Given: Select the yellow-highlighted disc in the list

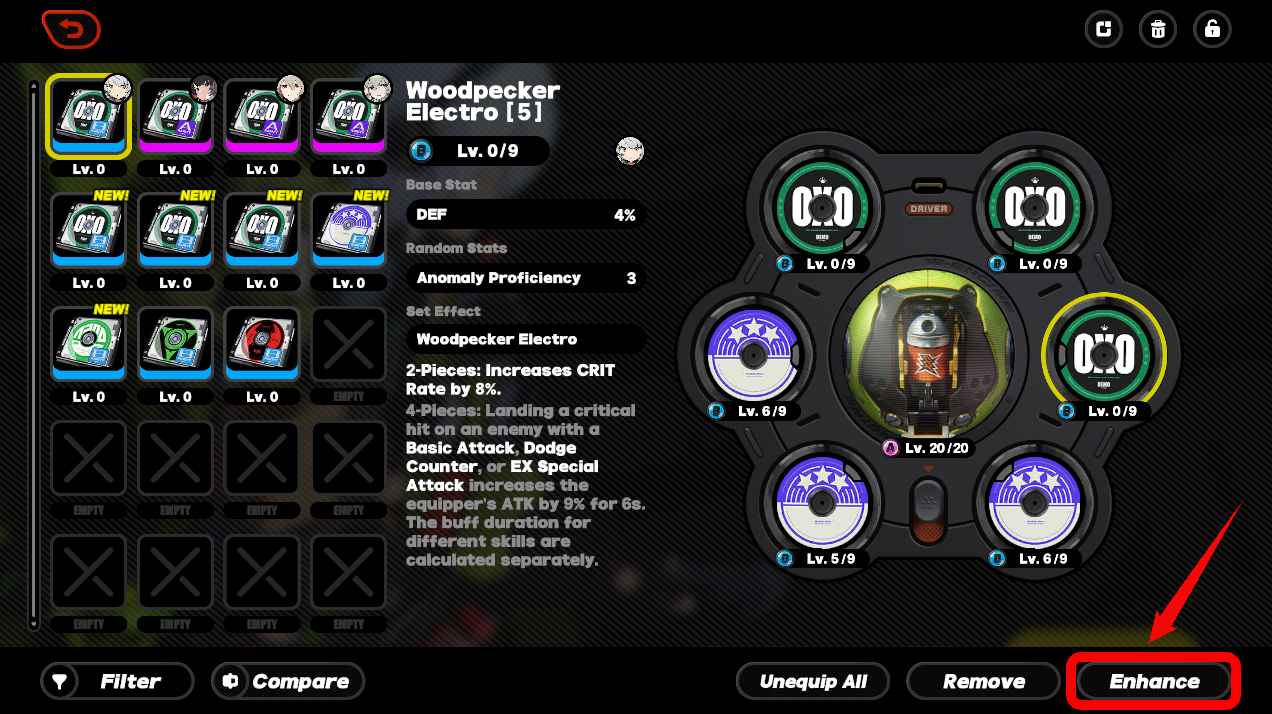Looking at the screenshot, I should [88, 118].
